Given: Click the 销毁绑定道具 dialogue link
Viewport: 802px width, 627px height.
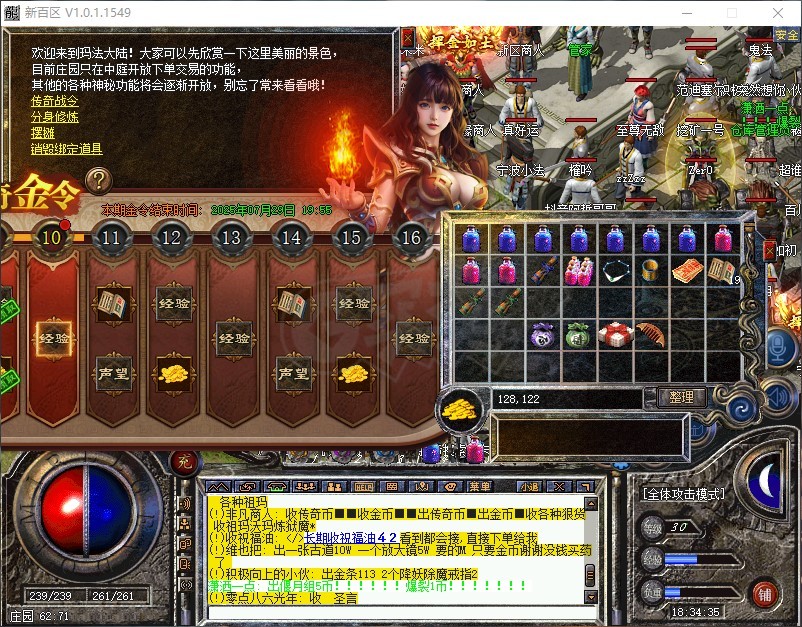Looking at the screenshot, I should click(x=66, y=149).
